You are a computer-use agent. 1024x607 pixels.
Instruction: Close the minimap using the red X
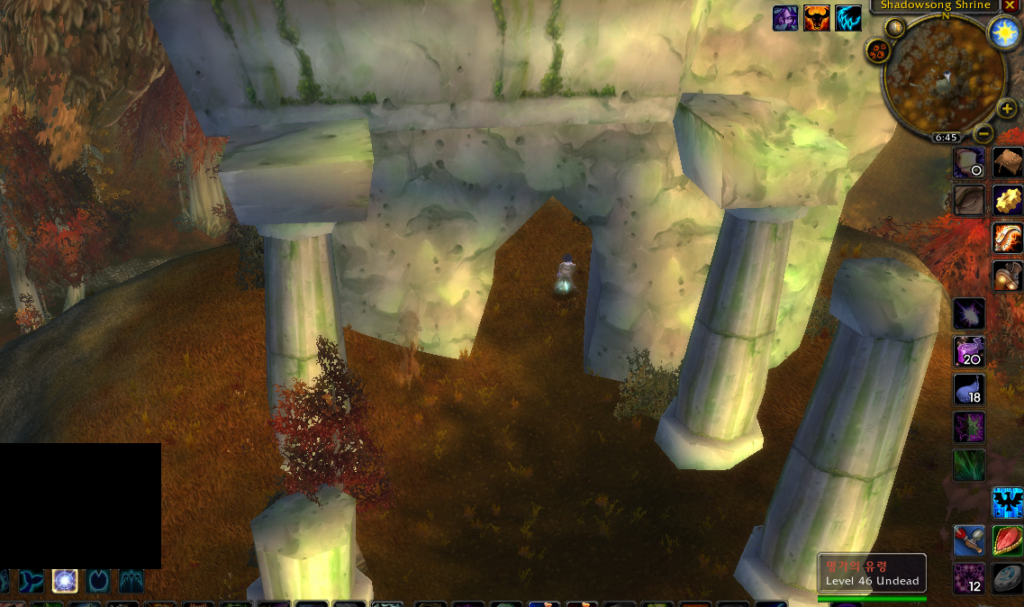[x=1010, y=6]
